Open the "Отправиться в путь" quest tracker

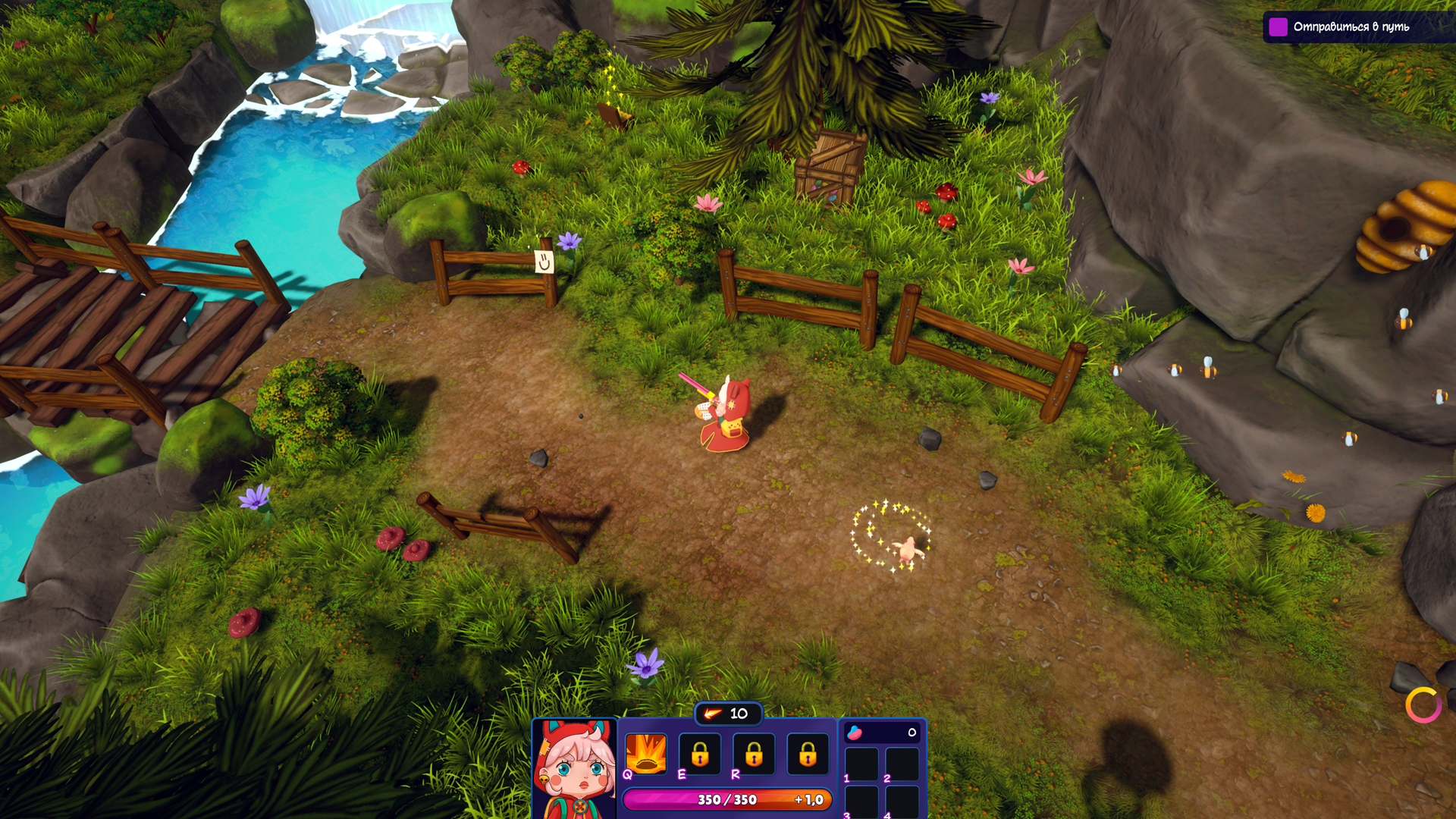(x=1350, y=27)
